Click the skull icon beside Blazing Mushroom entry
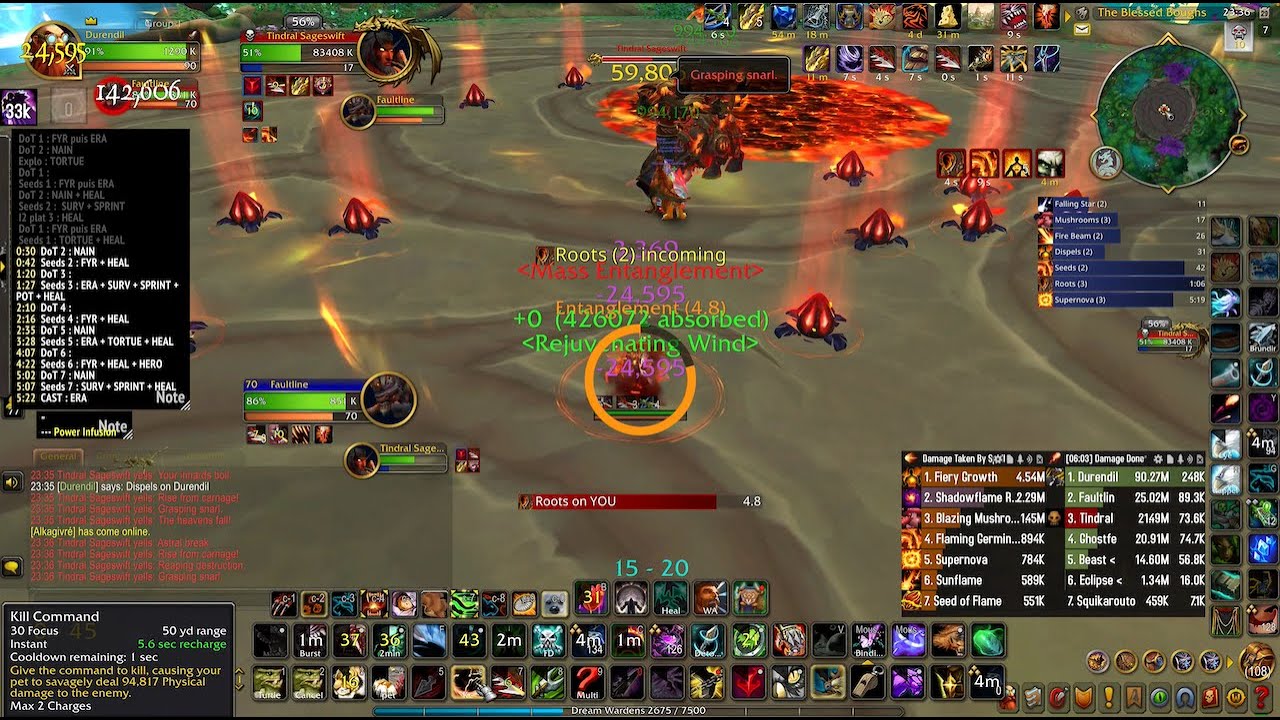The width and height of the screenshot is (1280, 720). [x=1054, y=519]
